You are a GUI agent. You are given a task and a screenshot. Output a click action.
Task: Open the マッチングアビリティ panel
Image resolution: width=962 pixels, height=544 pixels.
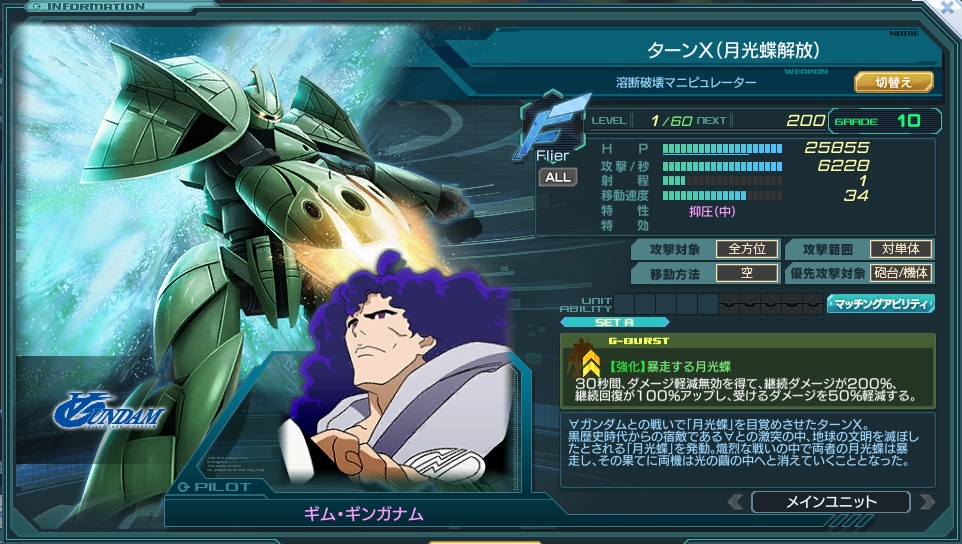coord(880,303)
